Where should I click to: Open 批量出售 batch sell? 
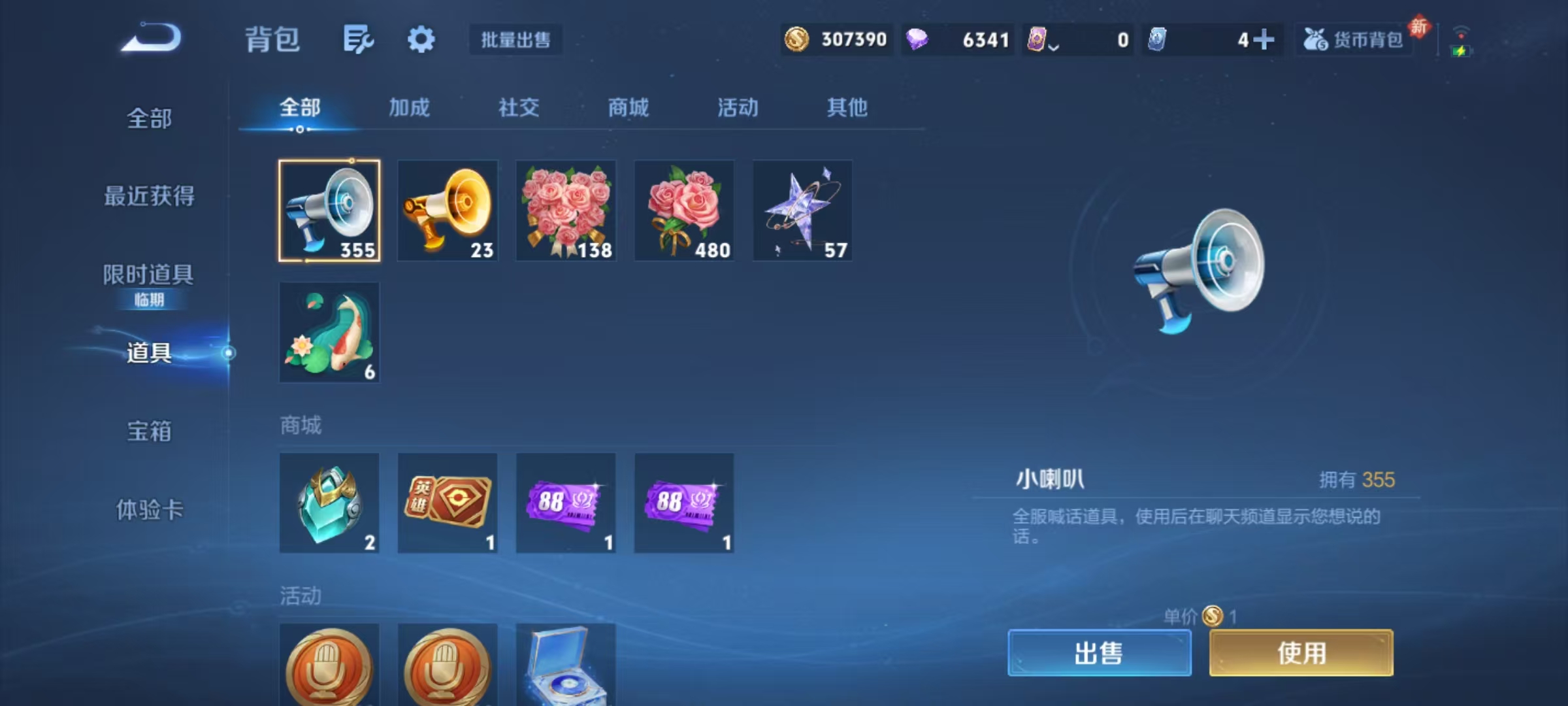[x=515, y=40]
